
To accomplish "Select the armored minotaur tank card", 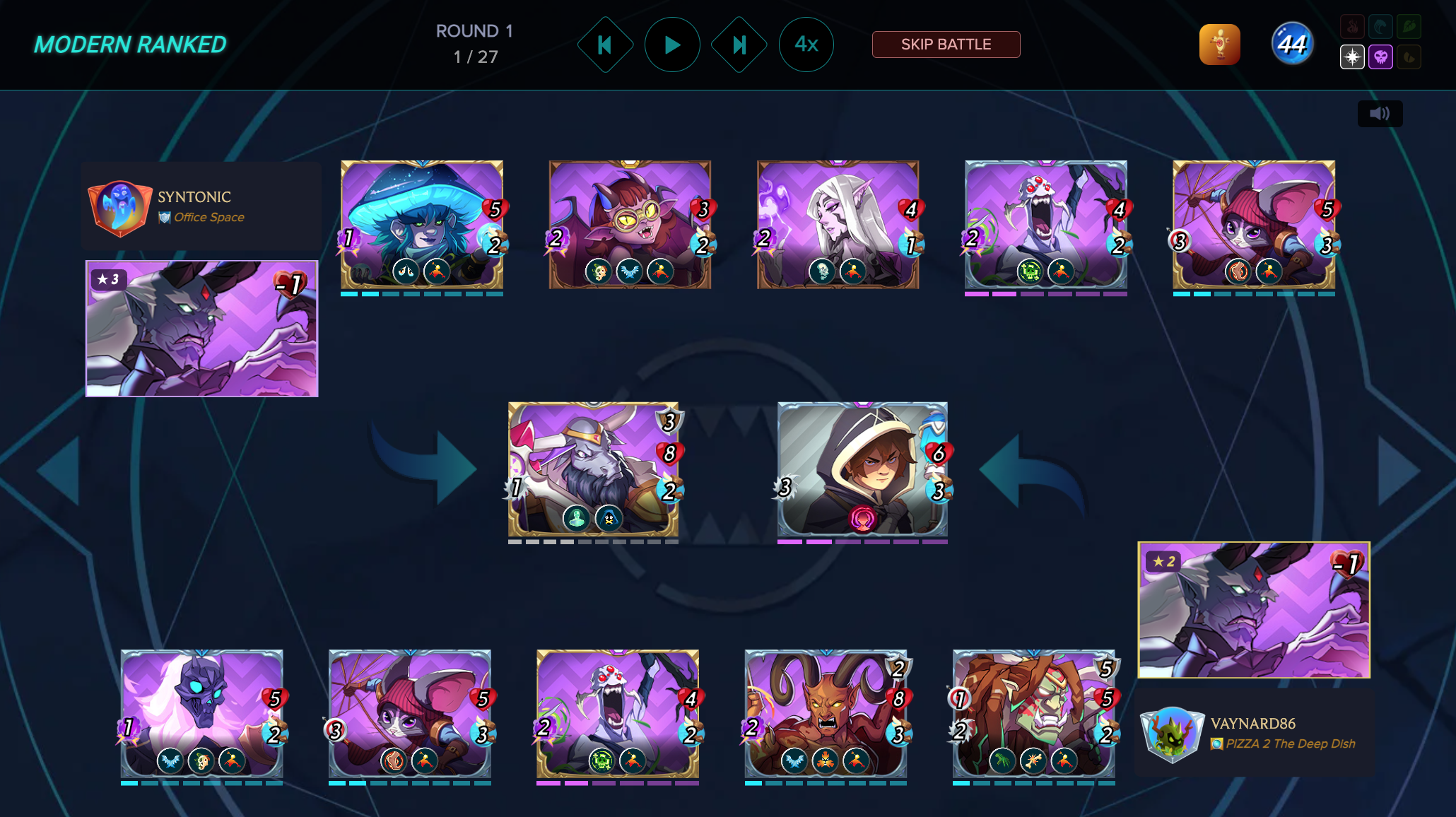I will 593,469.
